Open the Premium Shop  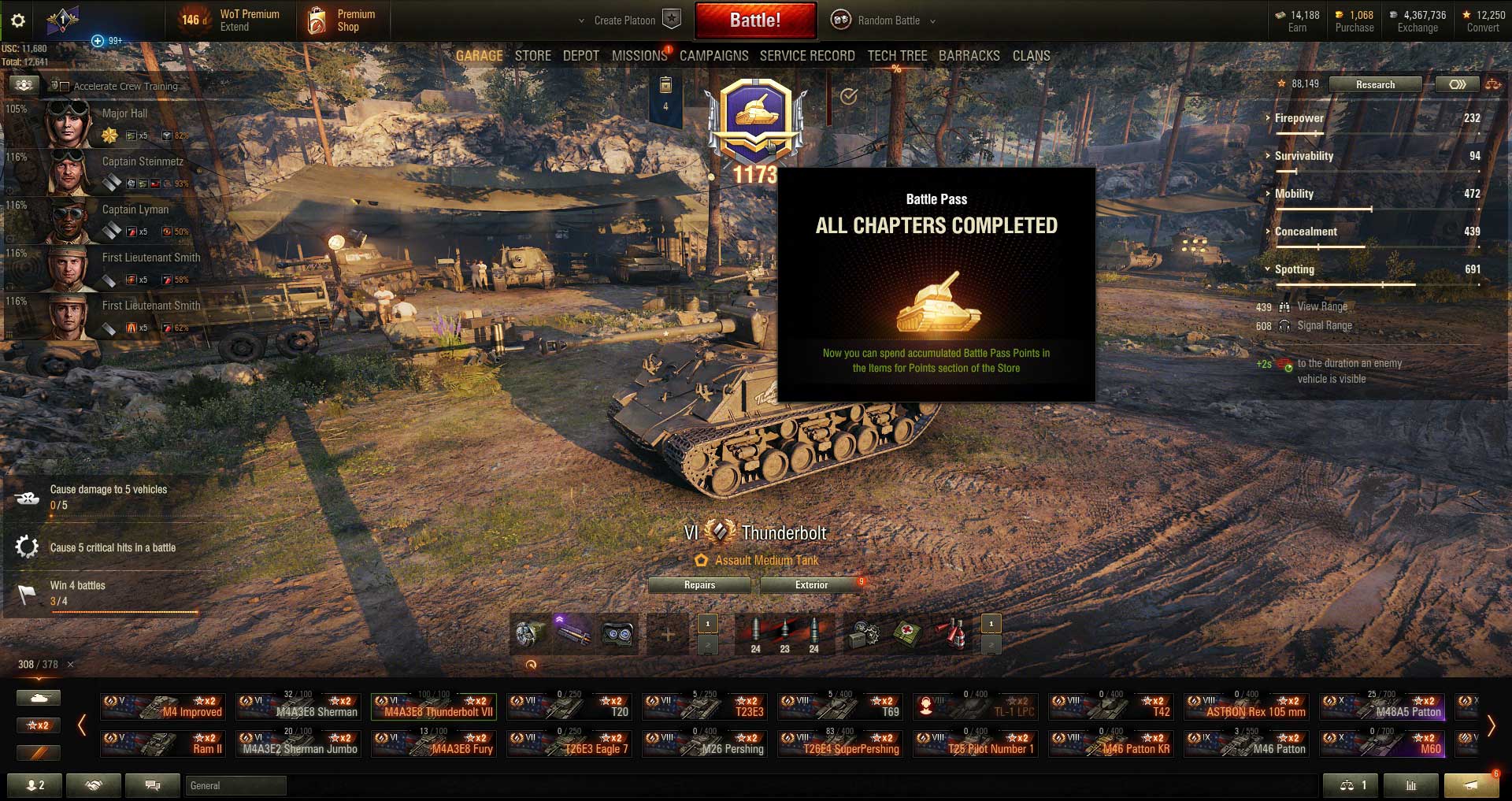pos(342,20)
